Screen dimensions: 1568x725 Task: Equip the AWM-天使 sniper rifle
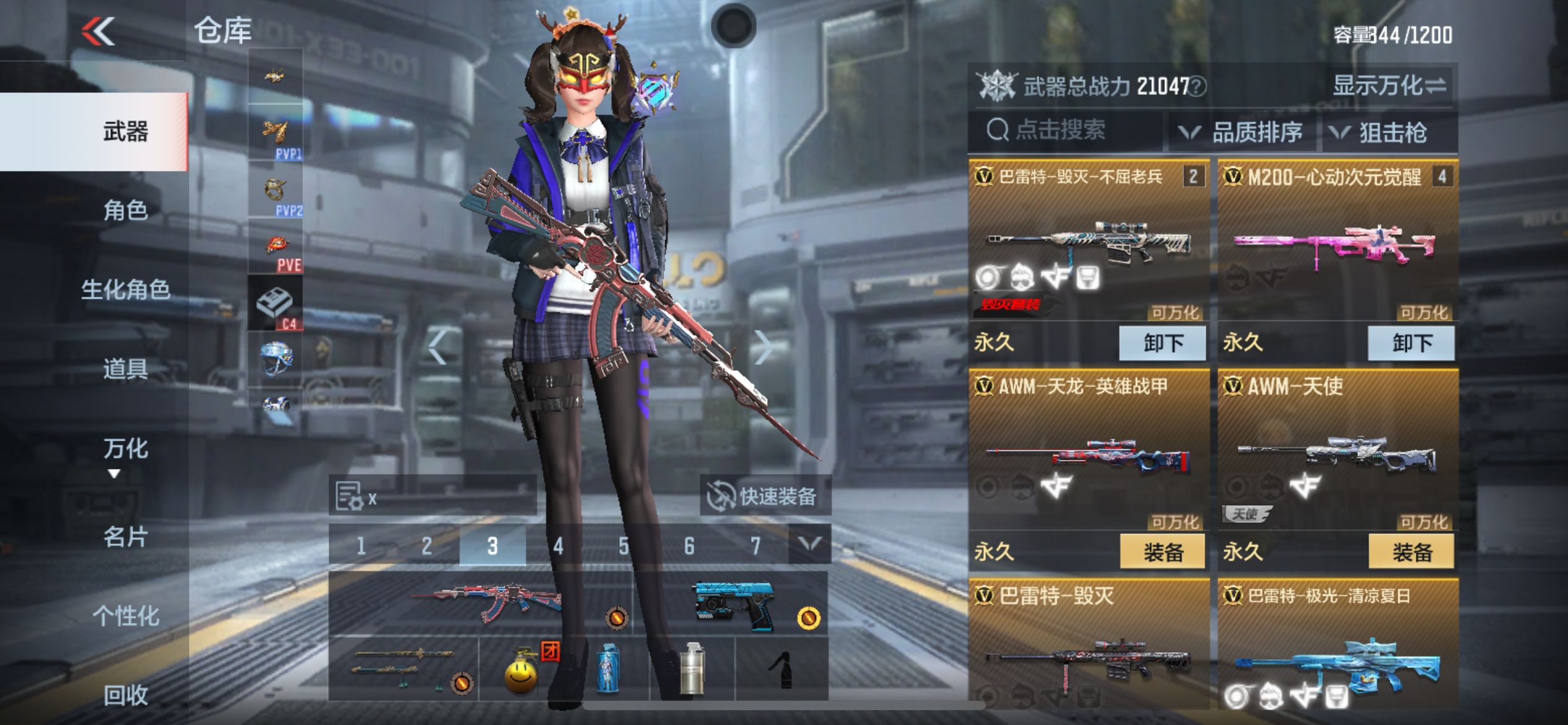(1411, 552)
